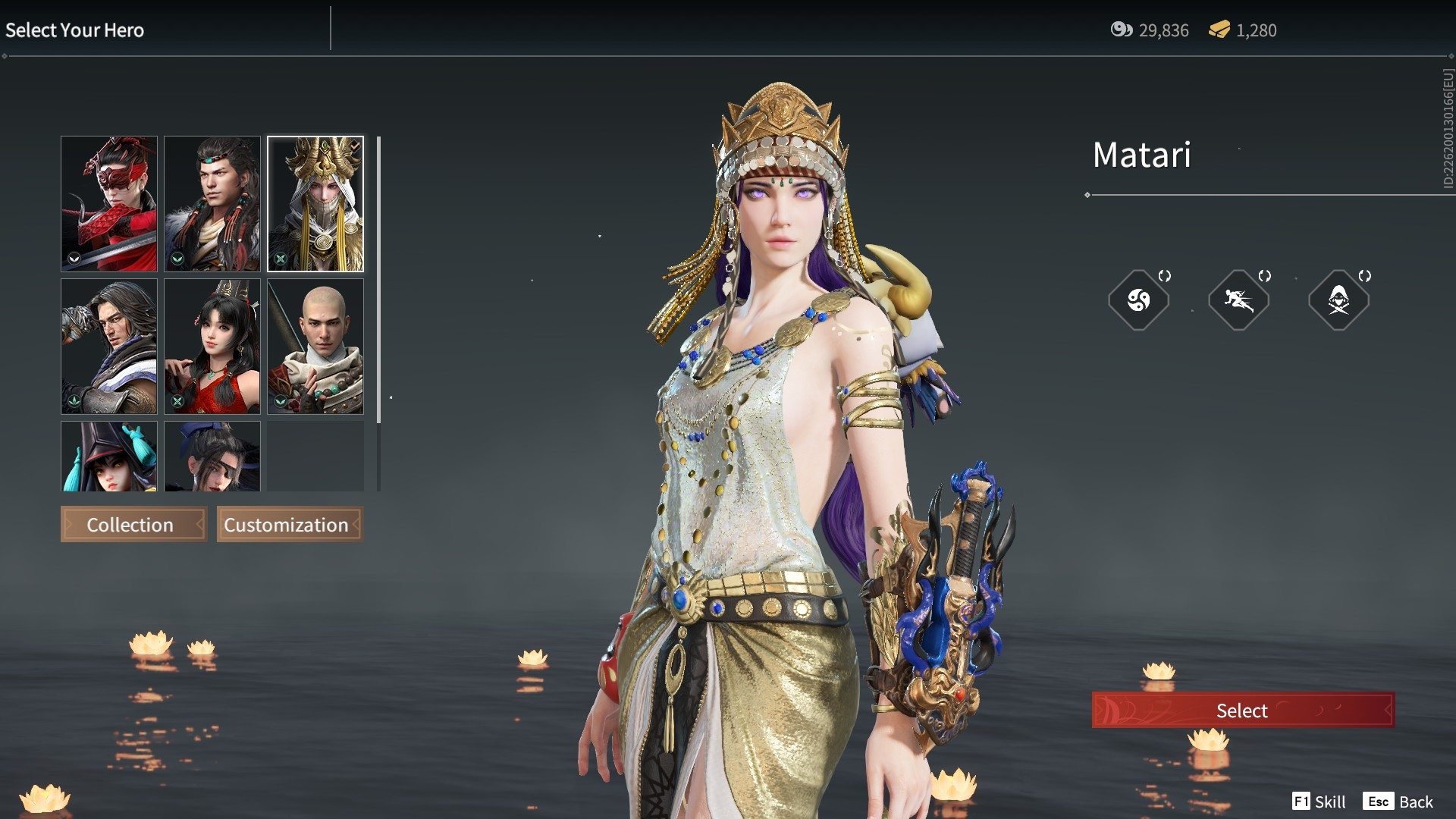Choose the fur-collared braided warrior portrait
1456x819 pixels.
[x=212, y=203]
